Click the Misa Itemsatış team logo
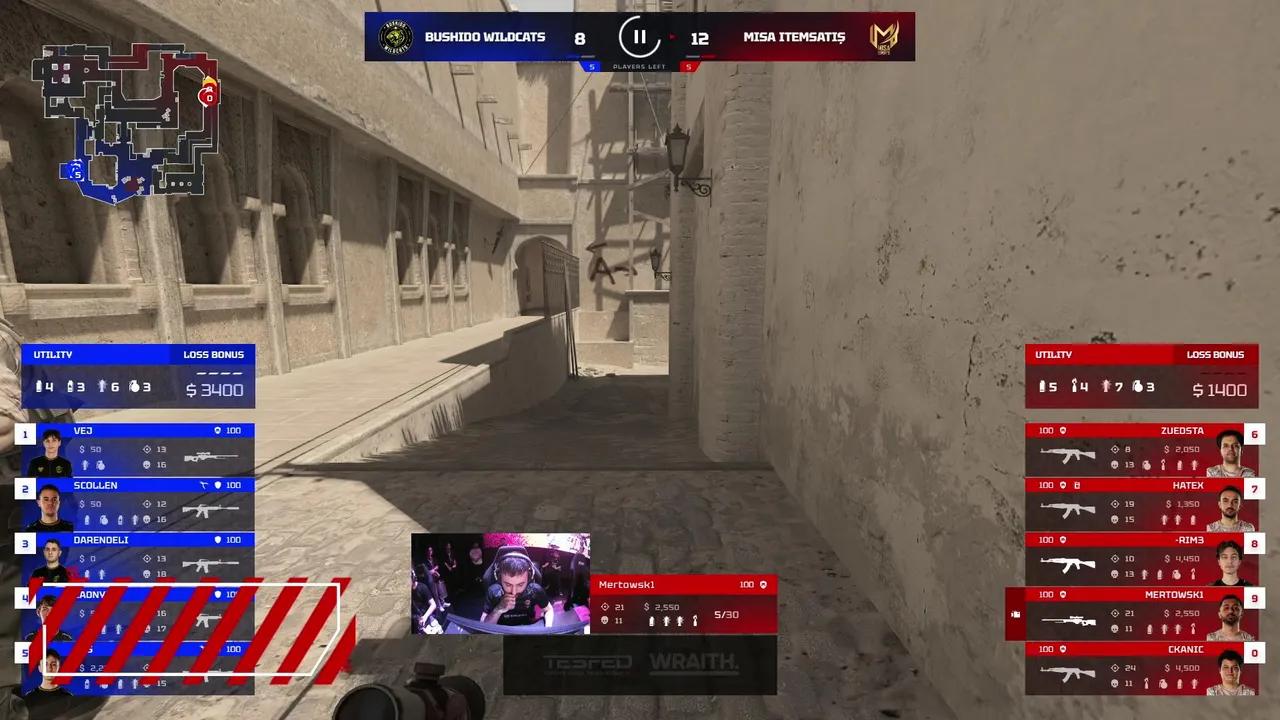 [884, 37]
